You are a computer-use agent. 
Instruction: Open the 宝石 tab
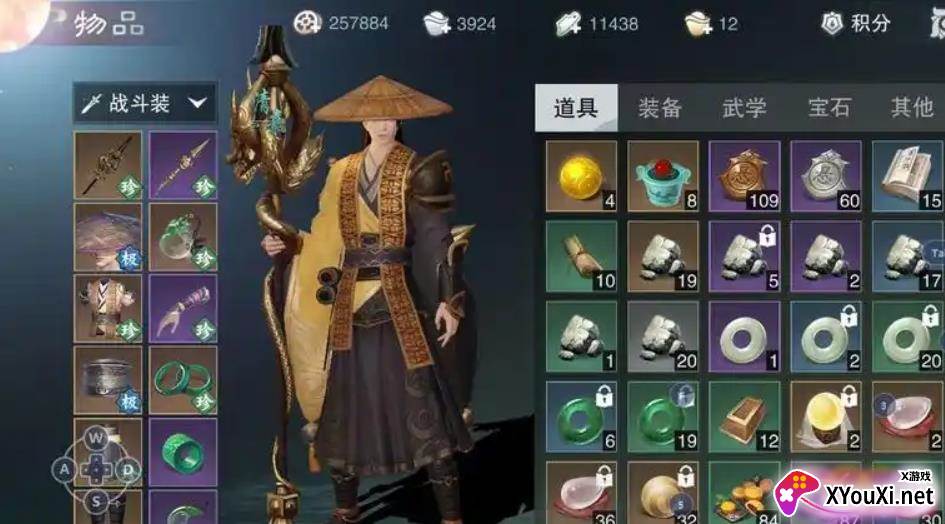[x=829, y=108]
